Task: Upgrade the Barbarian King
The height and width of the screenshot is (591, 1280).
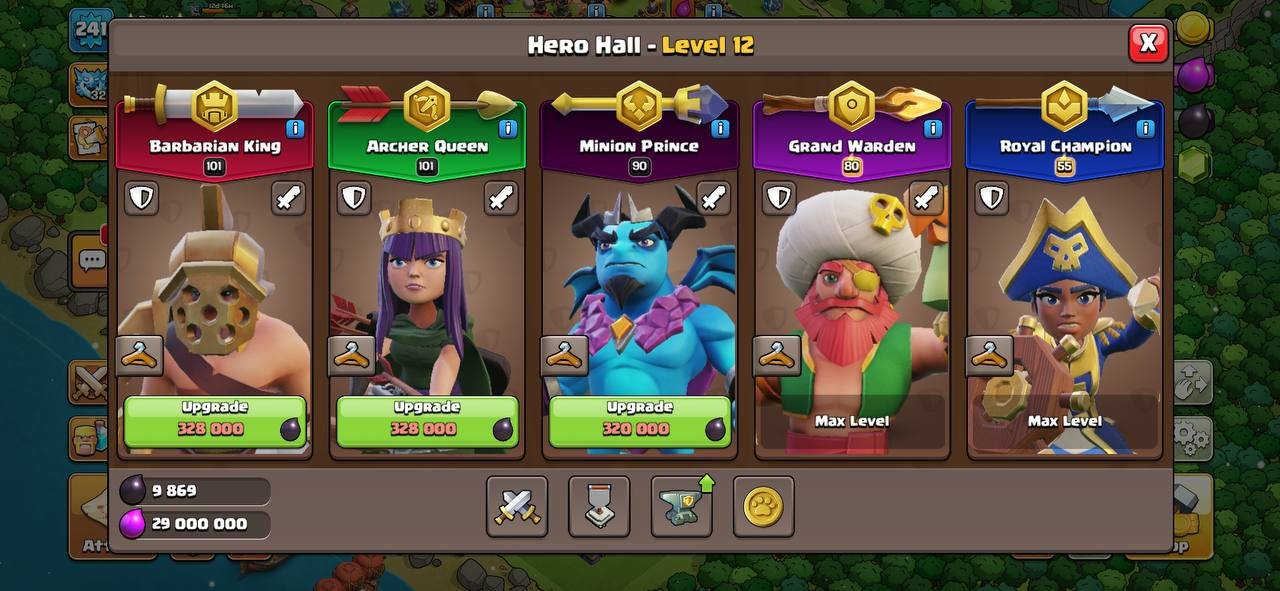Action: pos(215,420)
